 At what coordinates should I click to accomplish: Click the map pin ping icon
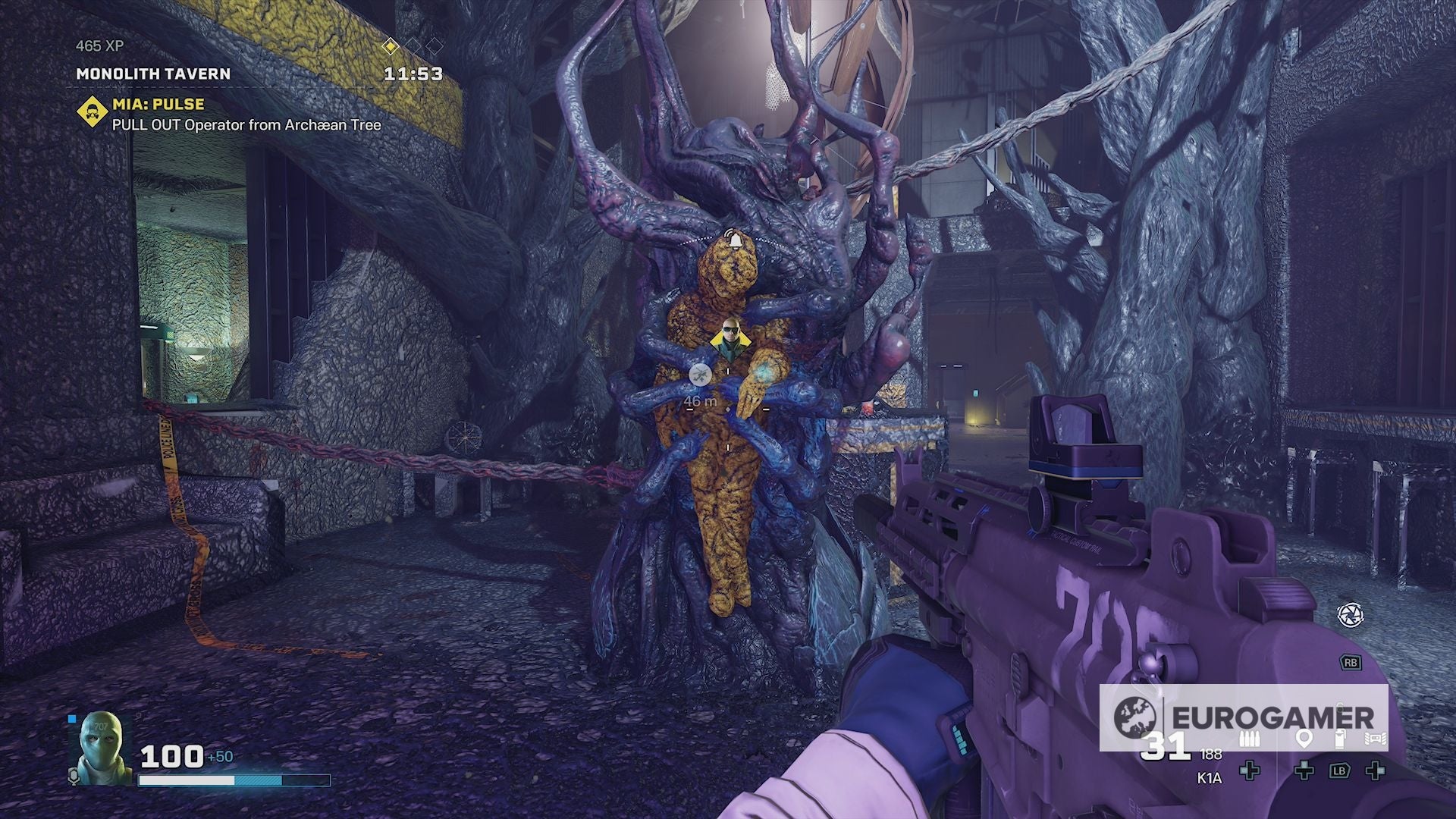click(1304, 739)
